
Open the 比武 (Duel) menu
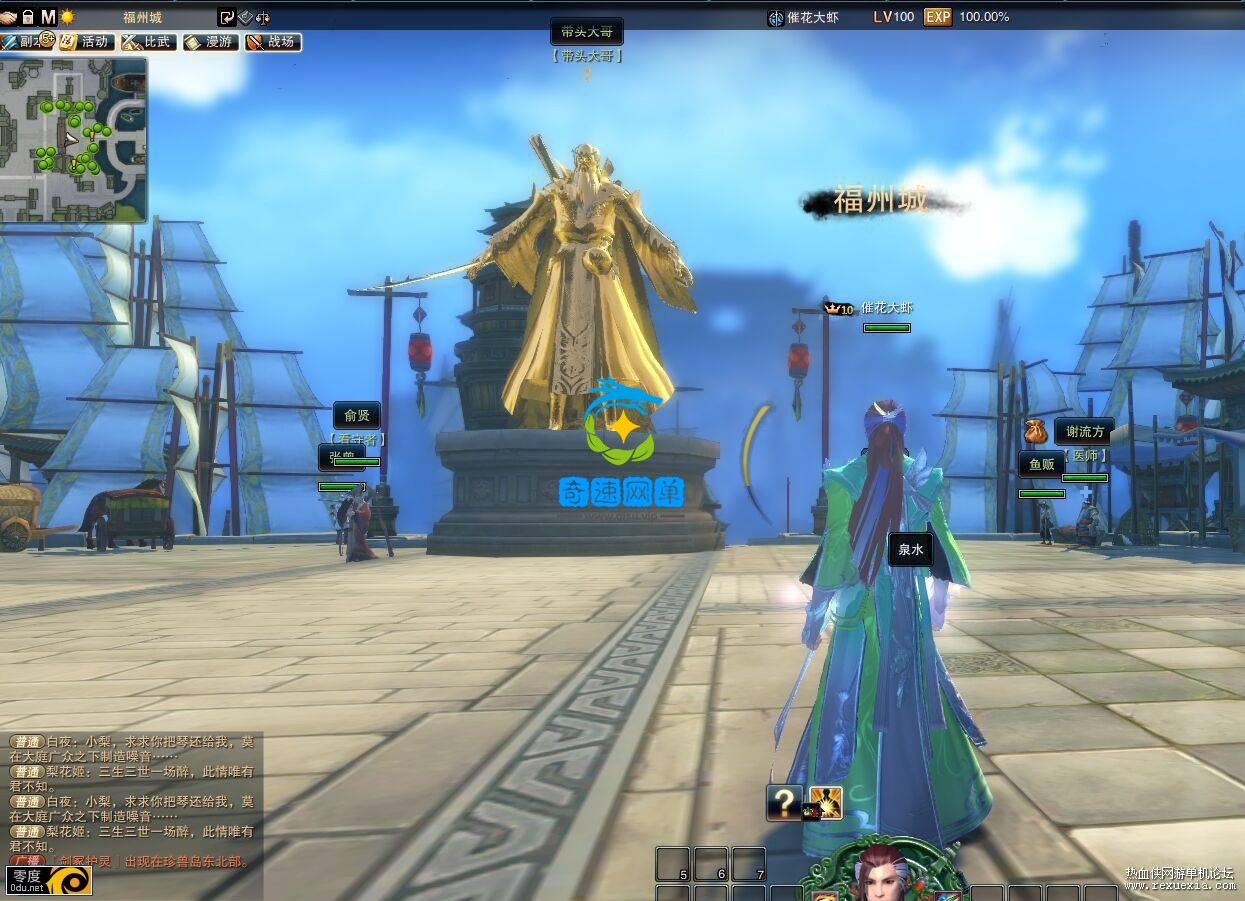point(147,42)
